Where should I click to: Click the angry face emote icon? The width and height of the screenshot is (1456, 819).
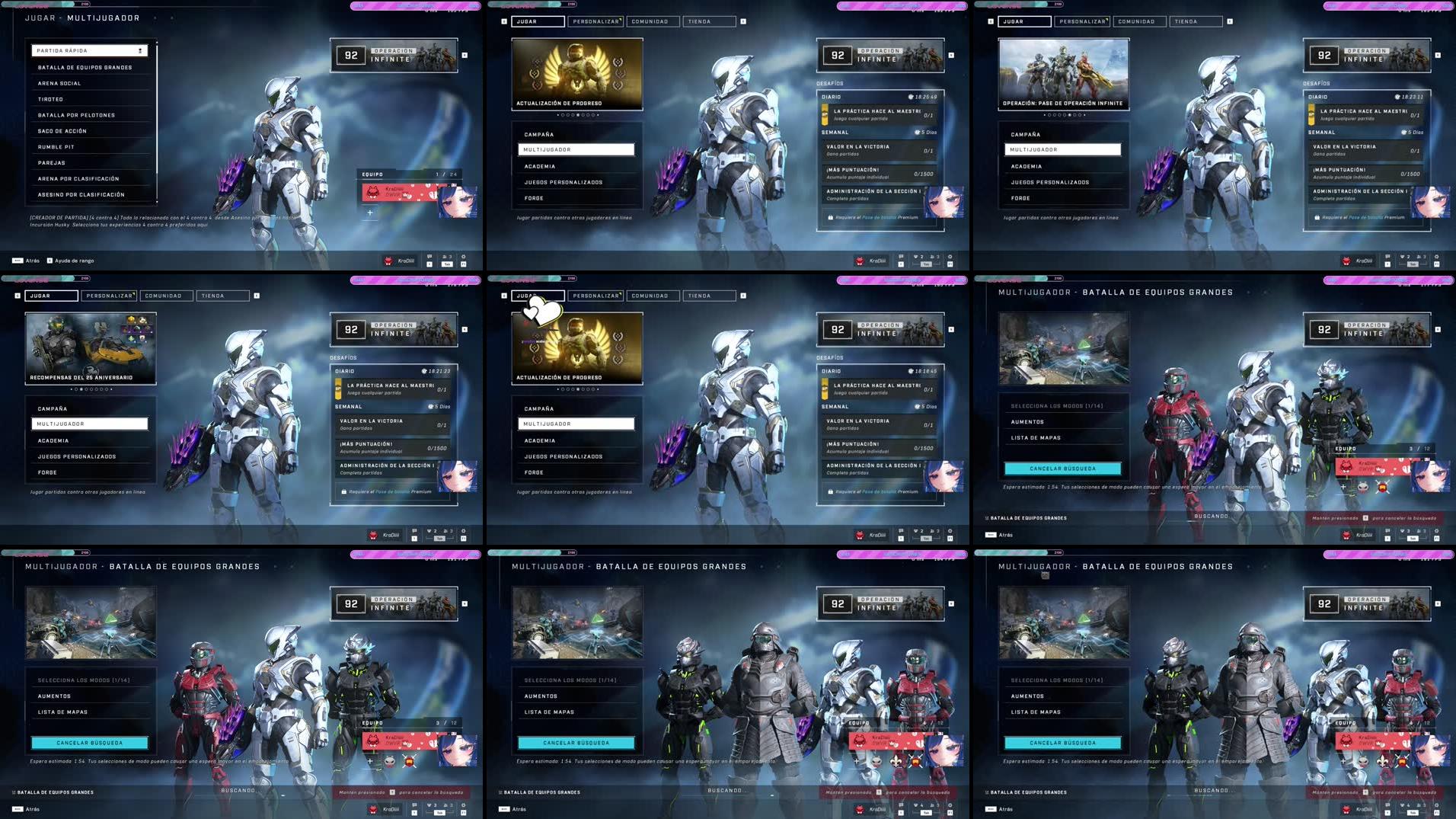point(876,762)
